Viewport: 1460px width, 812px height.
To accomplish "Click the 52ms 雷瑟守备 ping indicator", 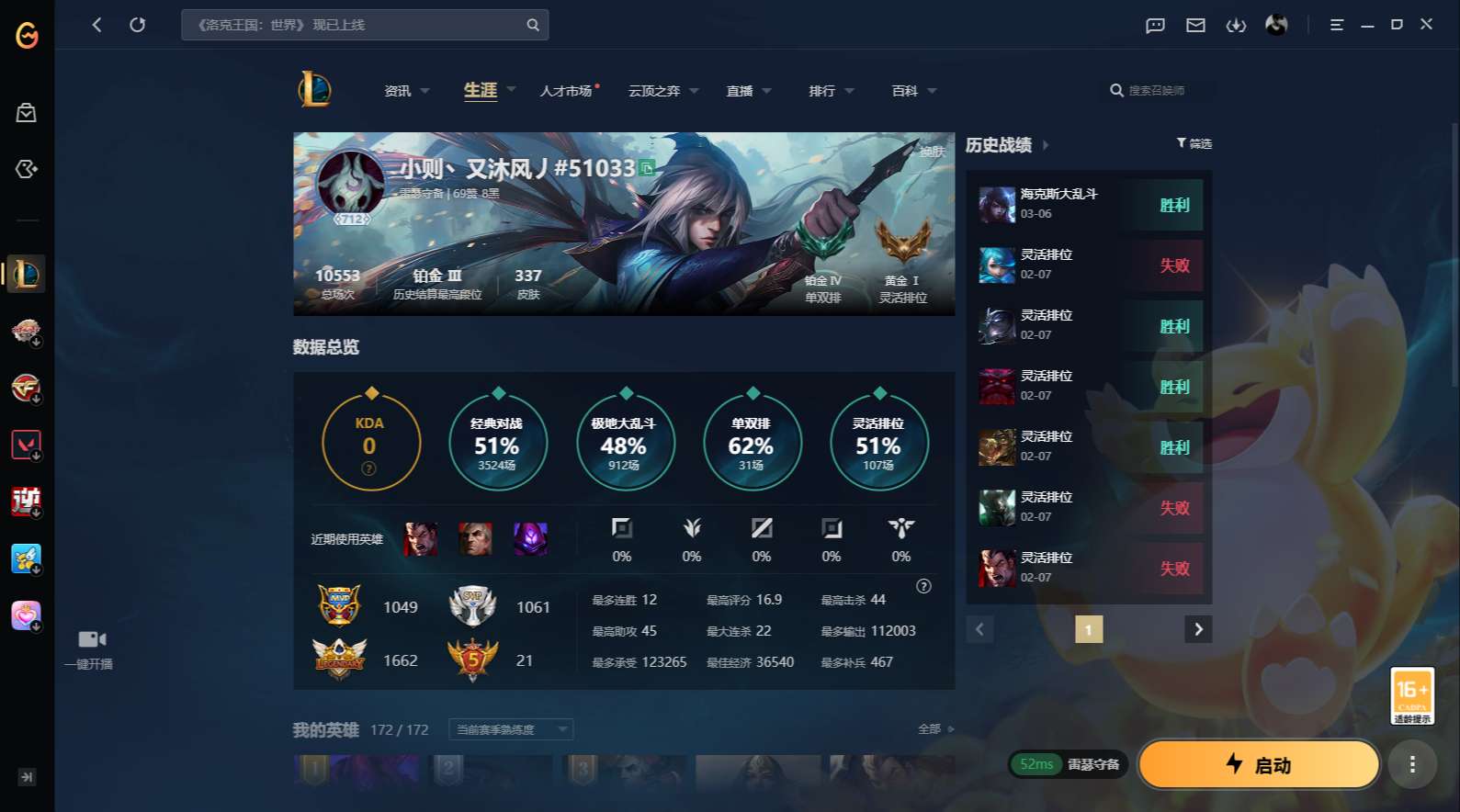I will pyautogui.click(x=1067, y=763).
